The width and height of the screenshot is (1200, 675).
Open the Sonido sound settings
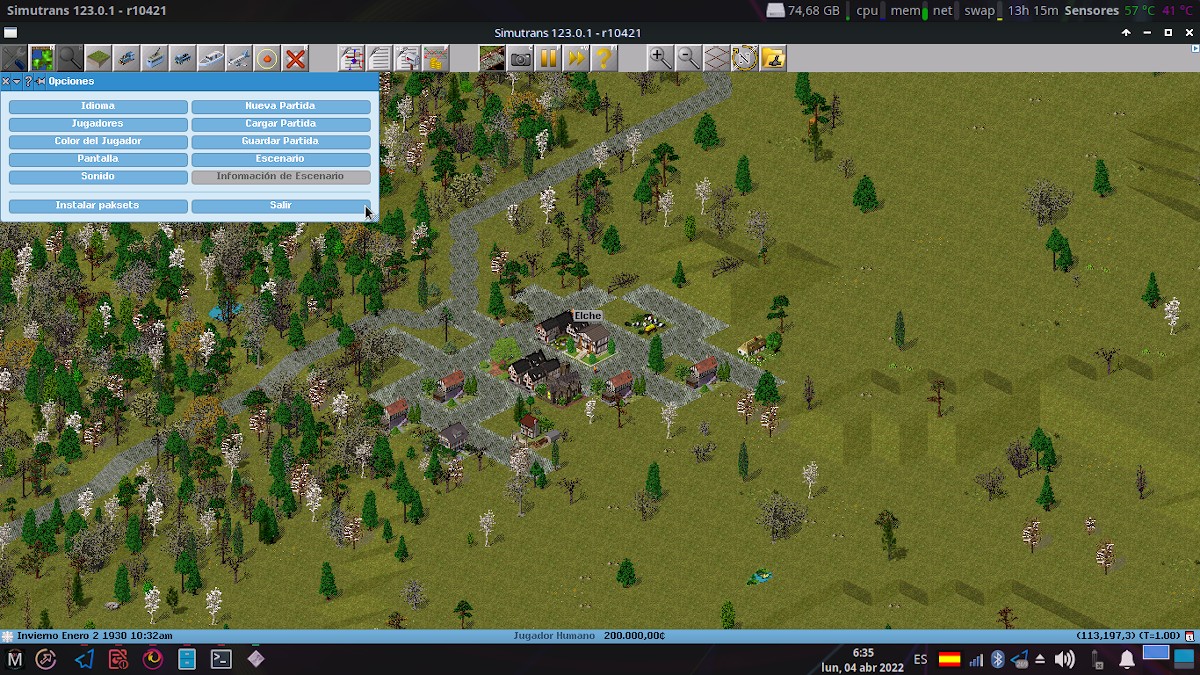pos(98,176)
